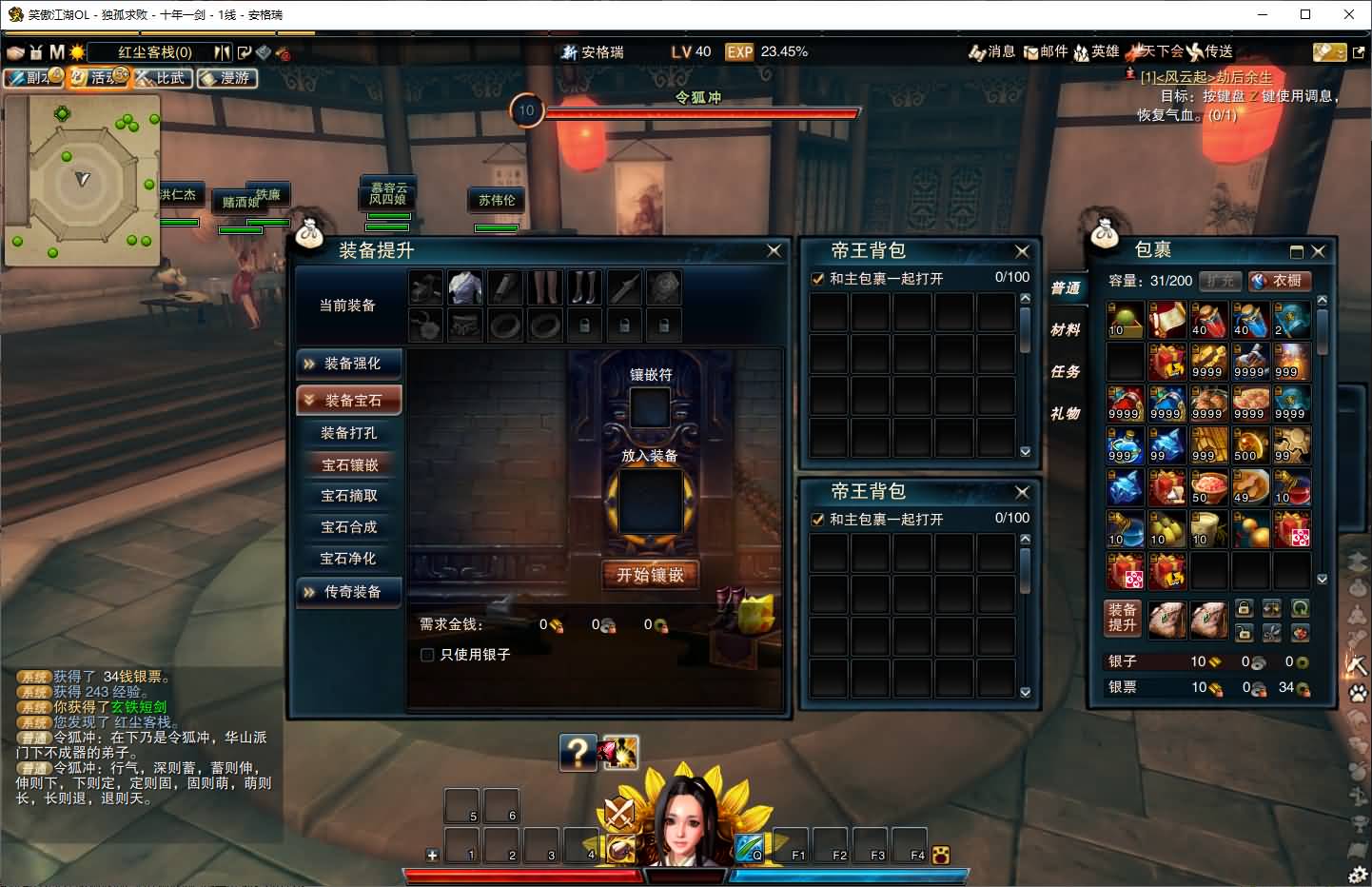Click the 镶嵌符 inlay charm slot

[650, 407]
